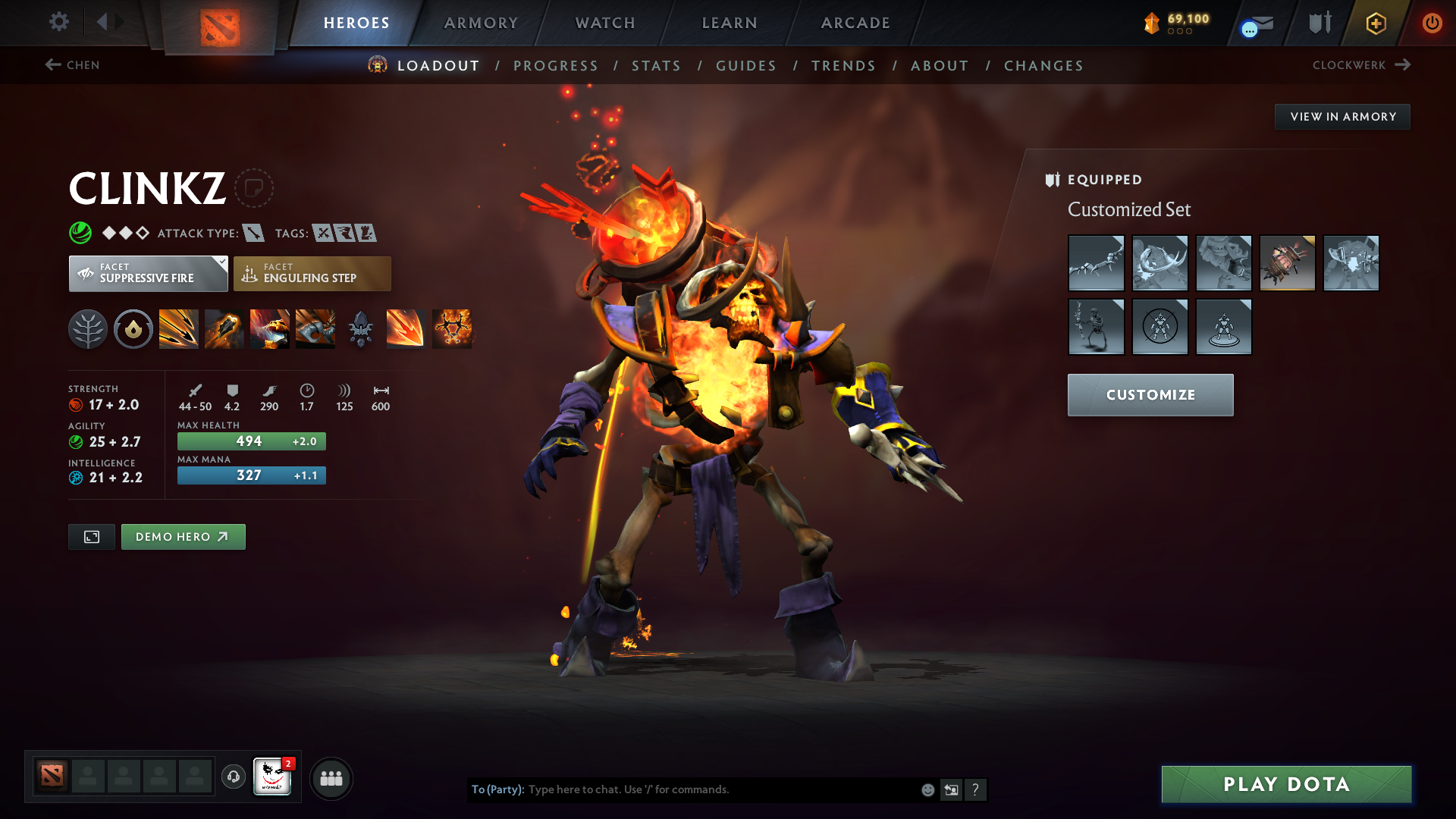
Task: Open the settings gear icon
Action: tap(58, 22)
